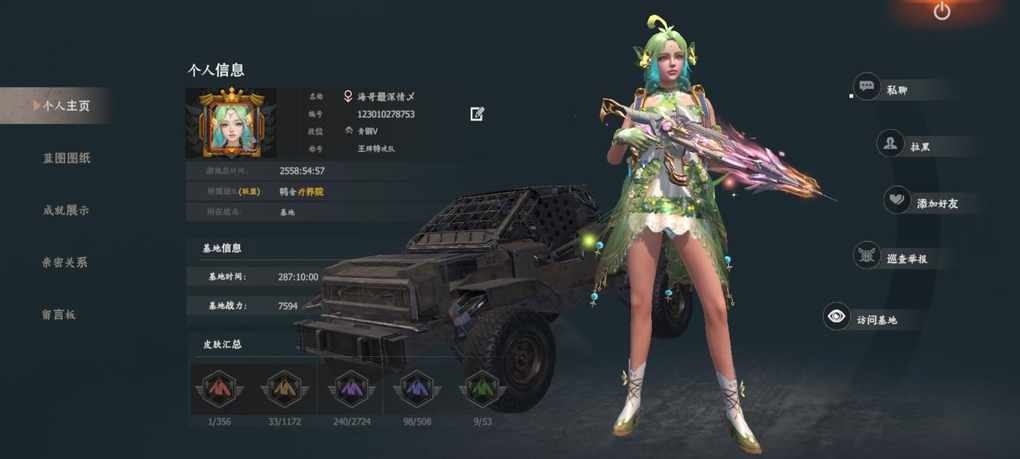The width and height of the screenshot is (1020, 459).
Task: Click the edit profile pencil icon
Action: pyautogui.click(x=478, y=114)
